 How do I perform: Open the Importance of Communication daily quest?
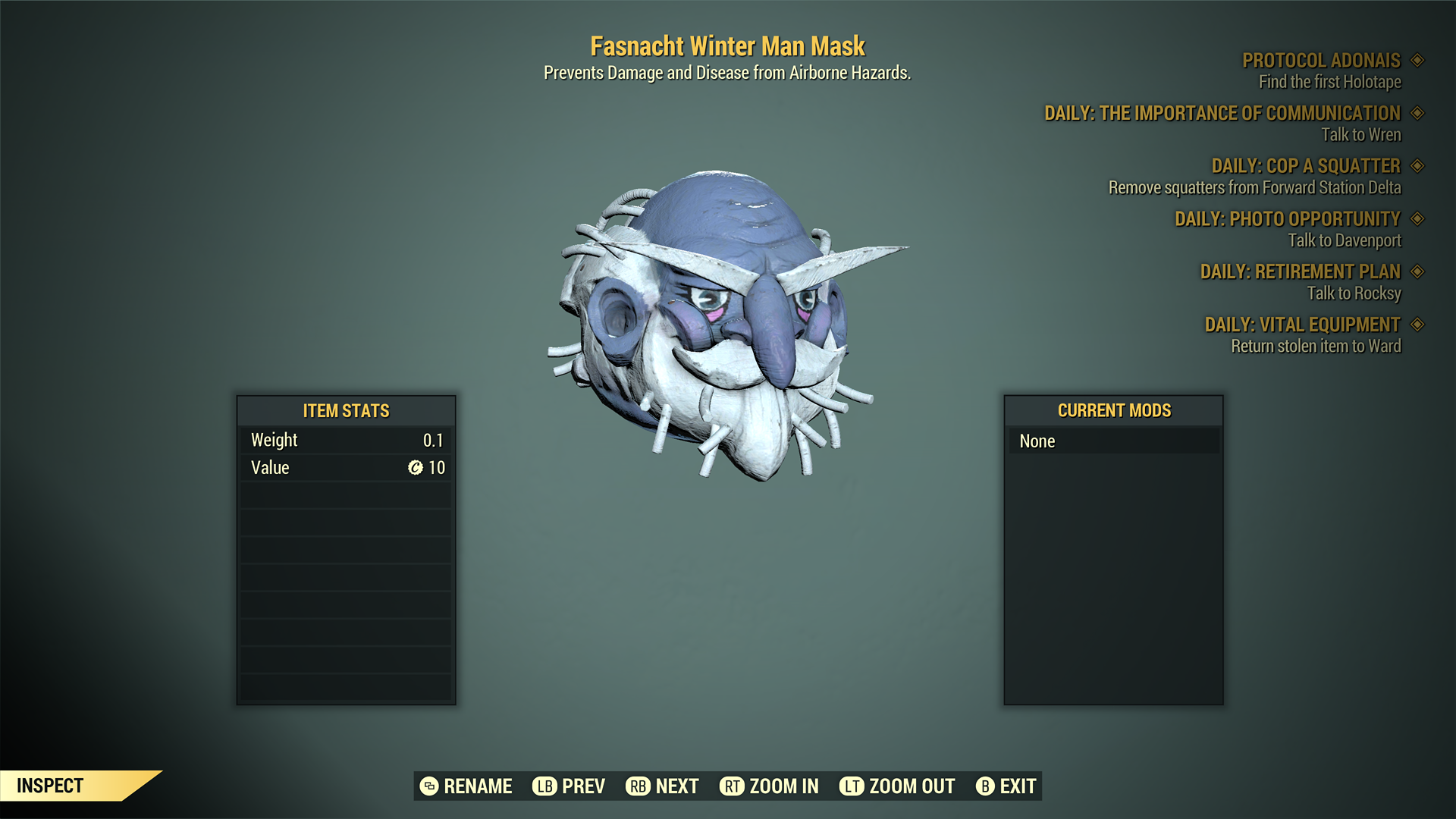pyautogui.click(x=1222, y=114)
